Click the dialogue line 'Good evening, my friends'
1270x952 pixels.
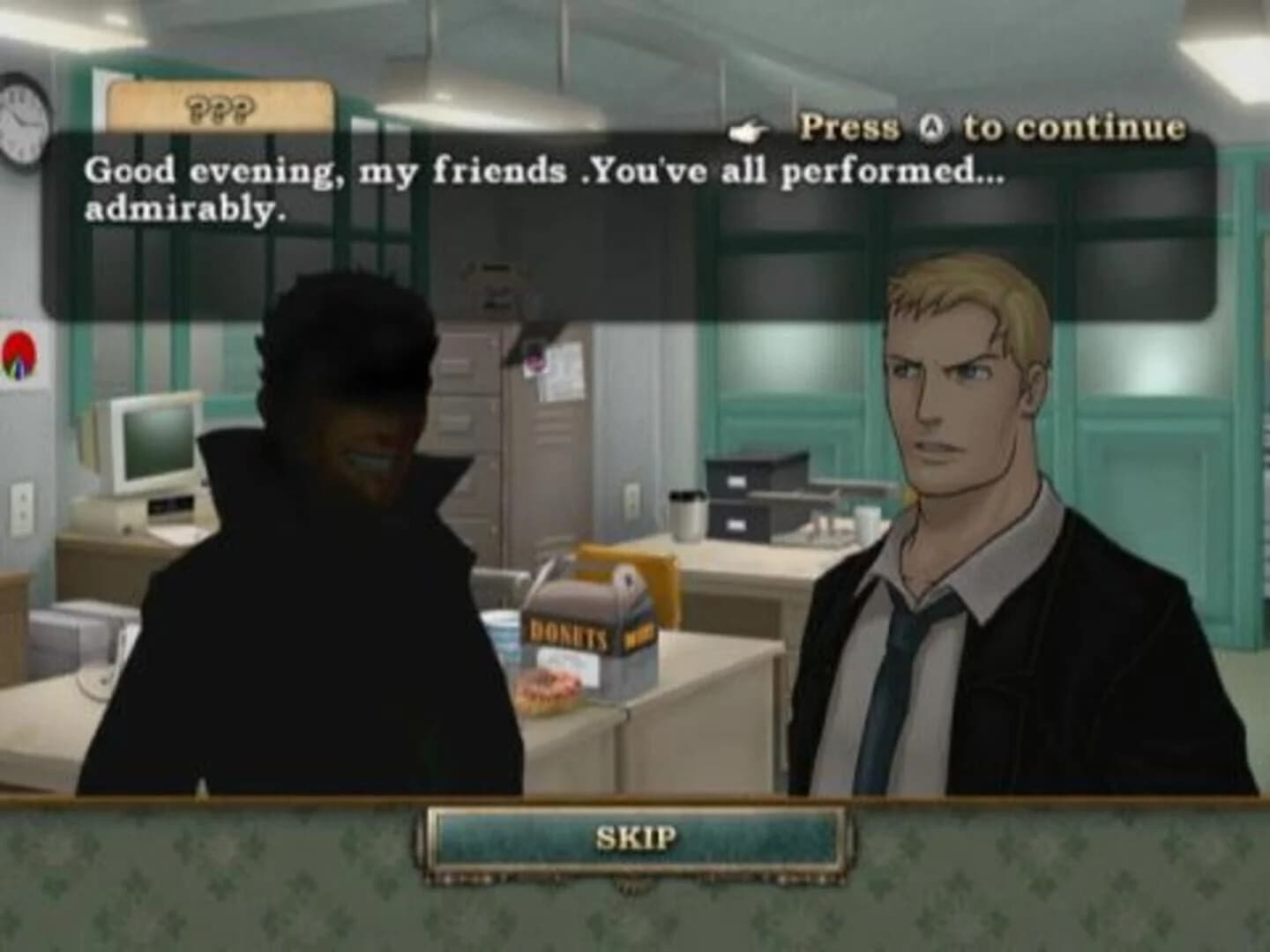pos(317,167)
